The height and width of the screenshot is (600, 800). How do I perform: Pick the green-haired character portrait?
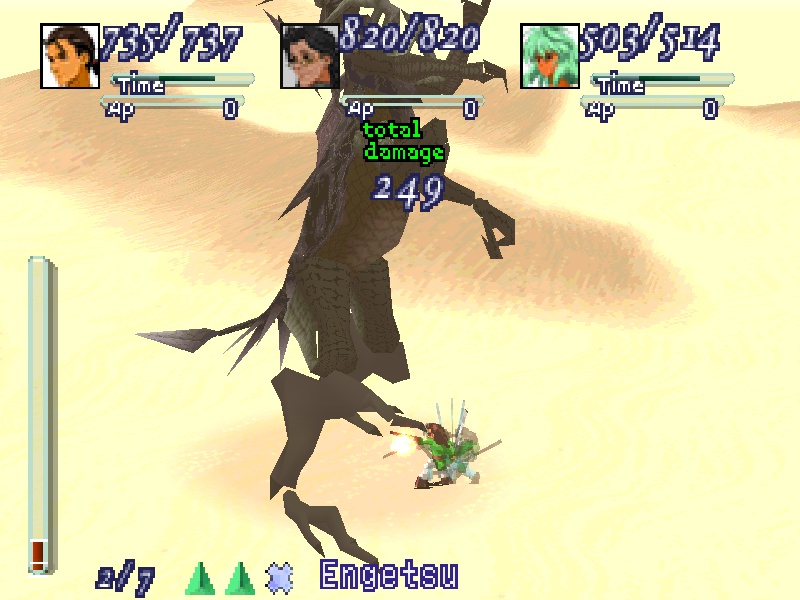550,56
